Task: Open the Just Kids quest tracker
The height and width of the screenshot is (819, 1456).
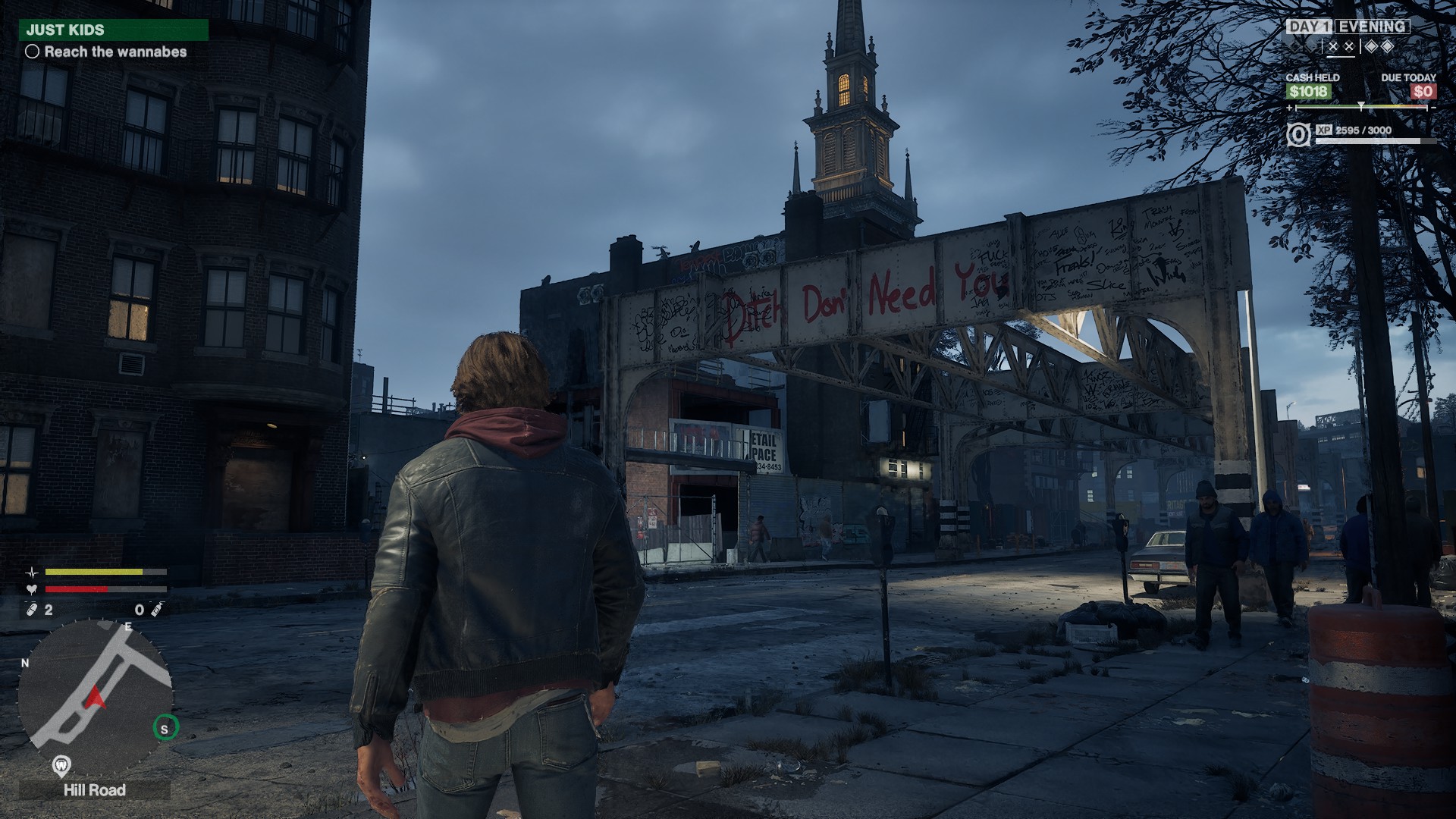Action: click(x=114, y=30)
